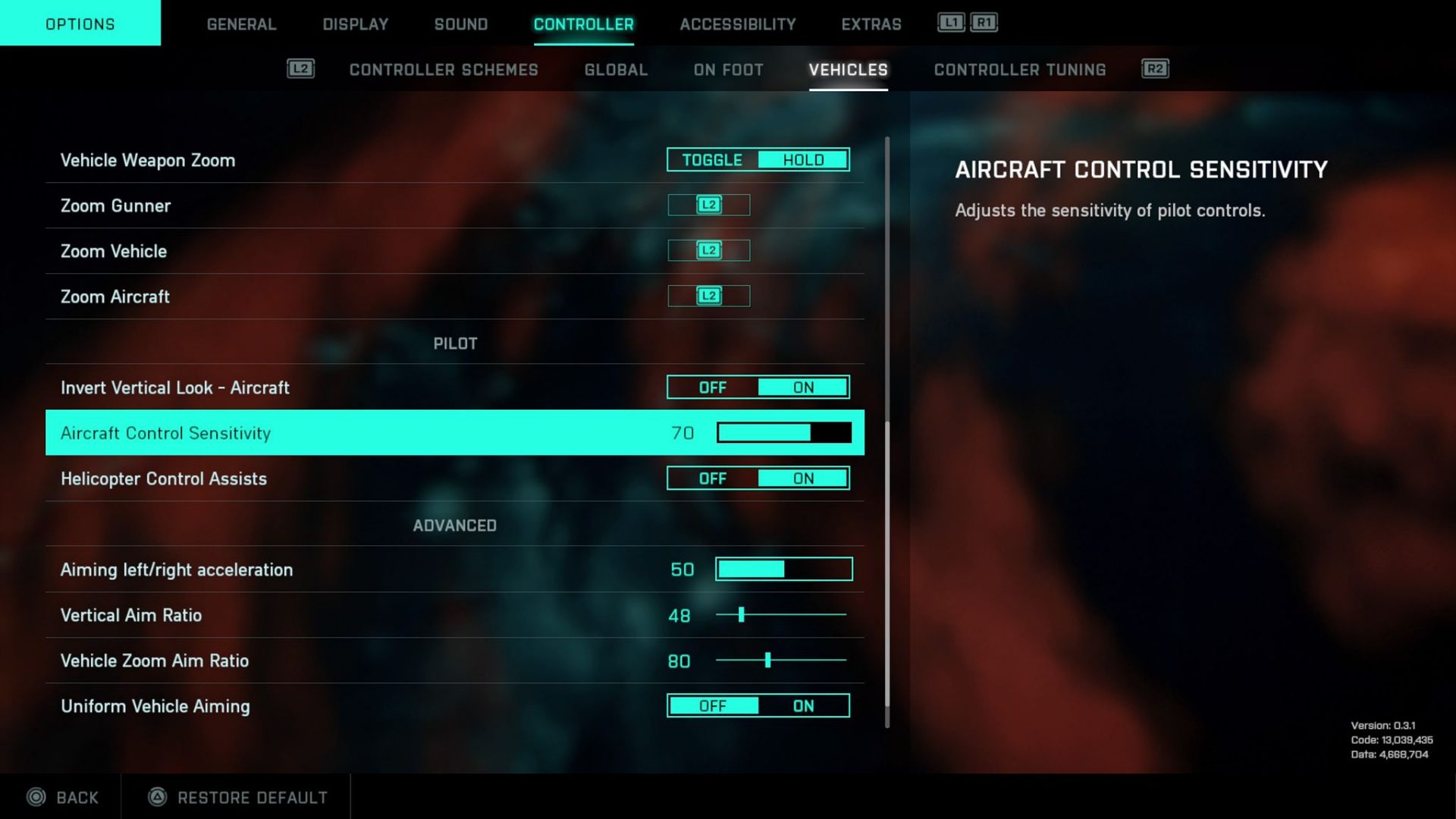Viewport: 1456px width, 819px height.
Task: Open the Global controller settings tab
Action: pos(615,70)
